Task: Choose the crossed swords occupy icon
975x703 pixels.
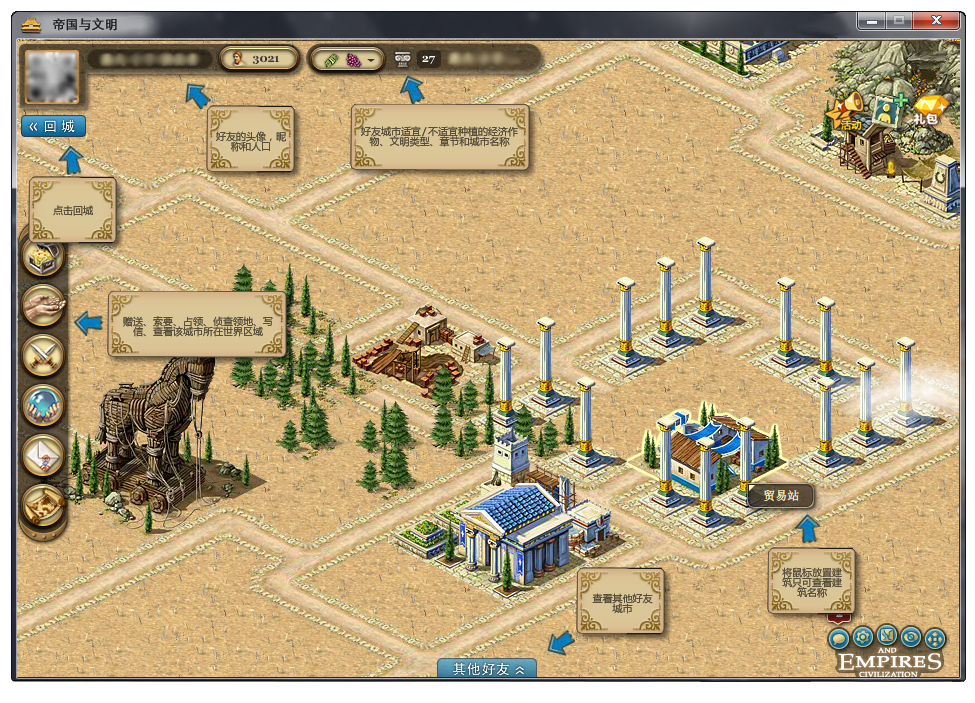Action: pos(44,355)
